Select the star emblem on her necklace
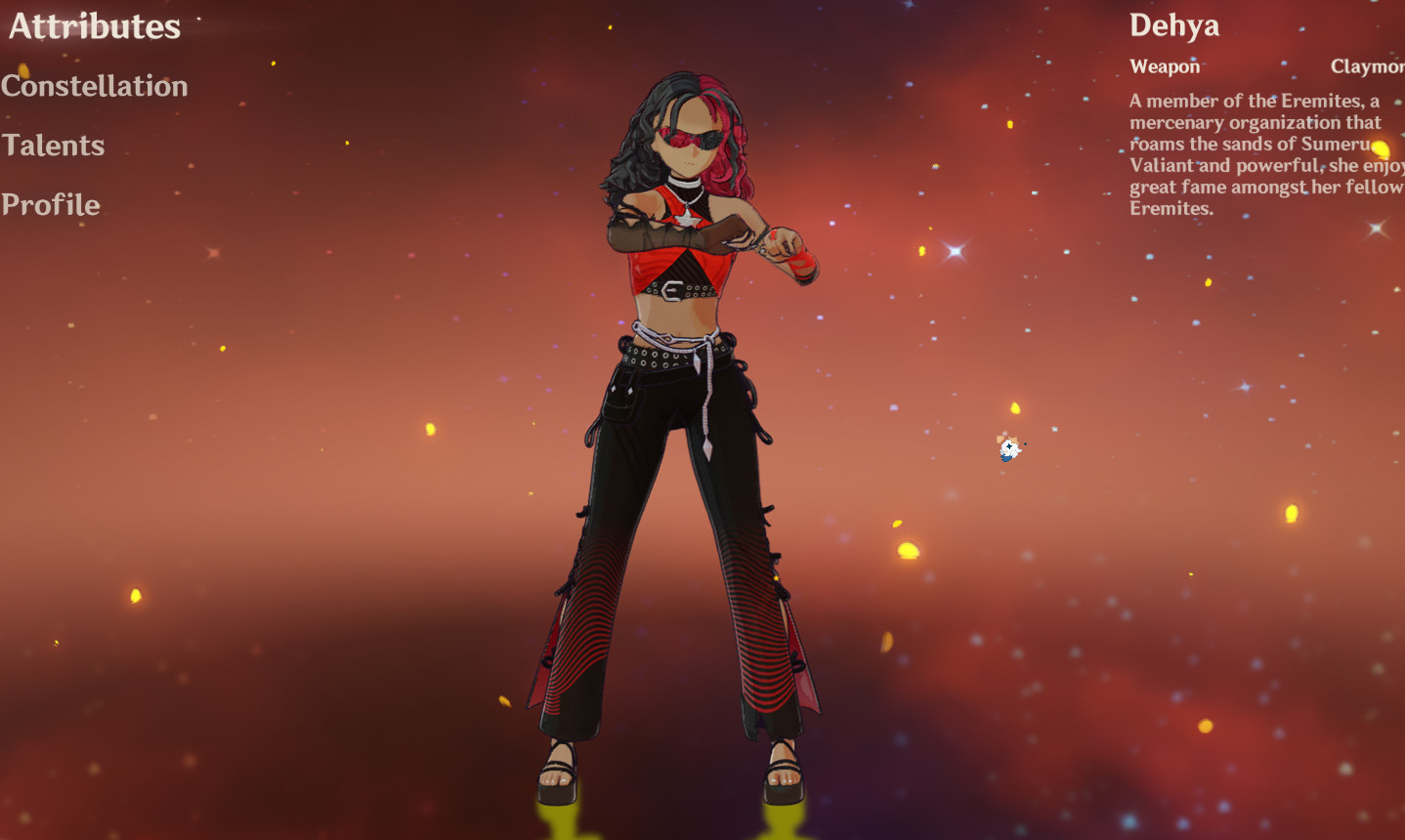The image size is (1405, 840). (x=686, y=220)
